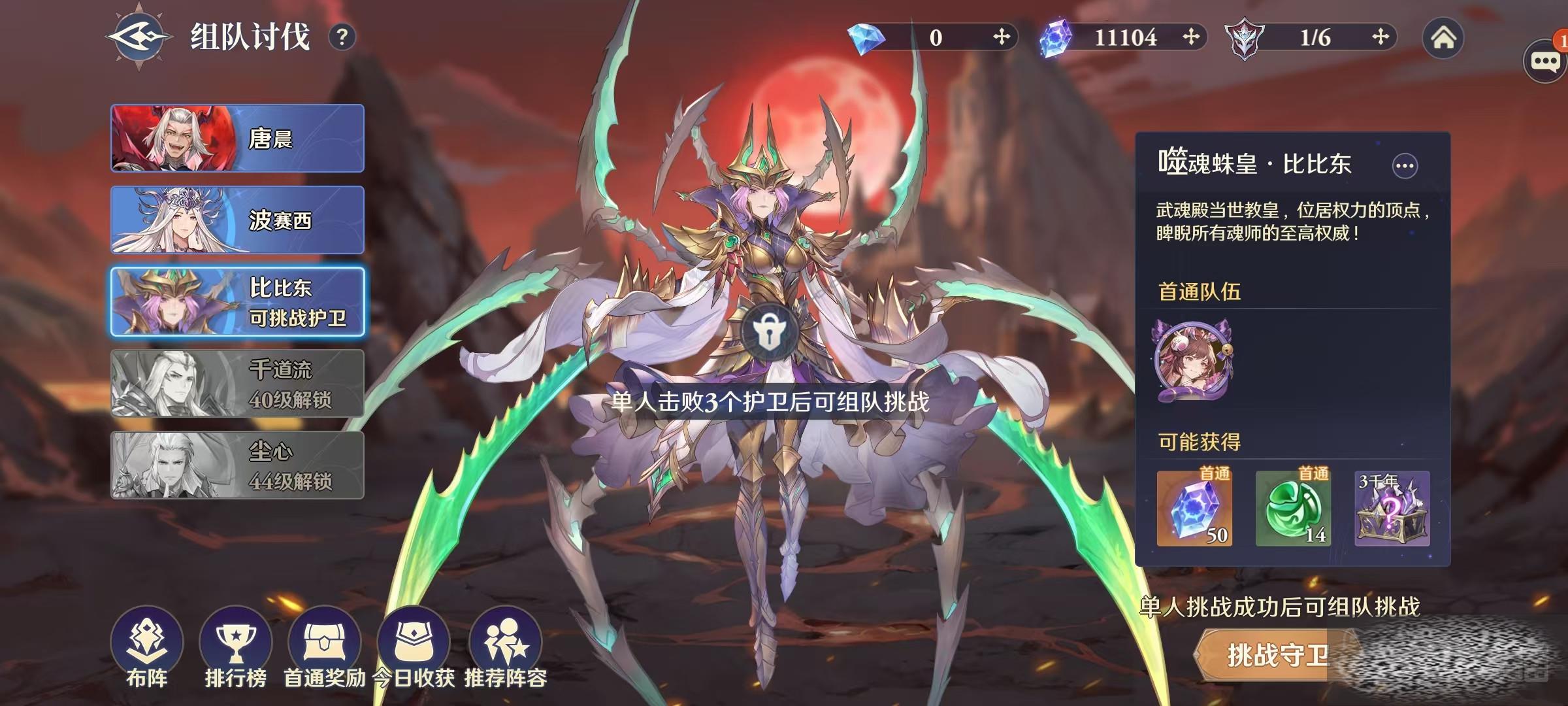Return to the home screen
This screenshot has width=1568, height=706.
(x=1443, y=38)
